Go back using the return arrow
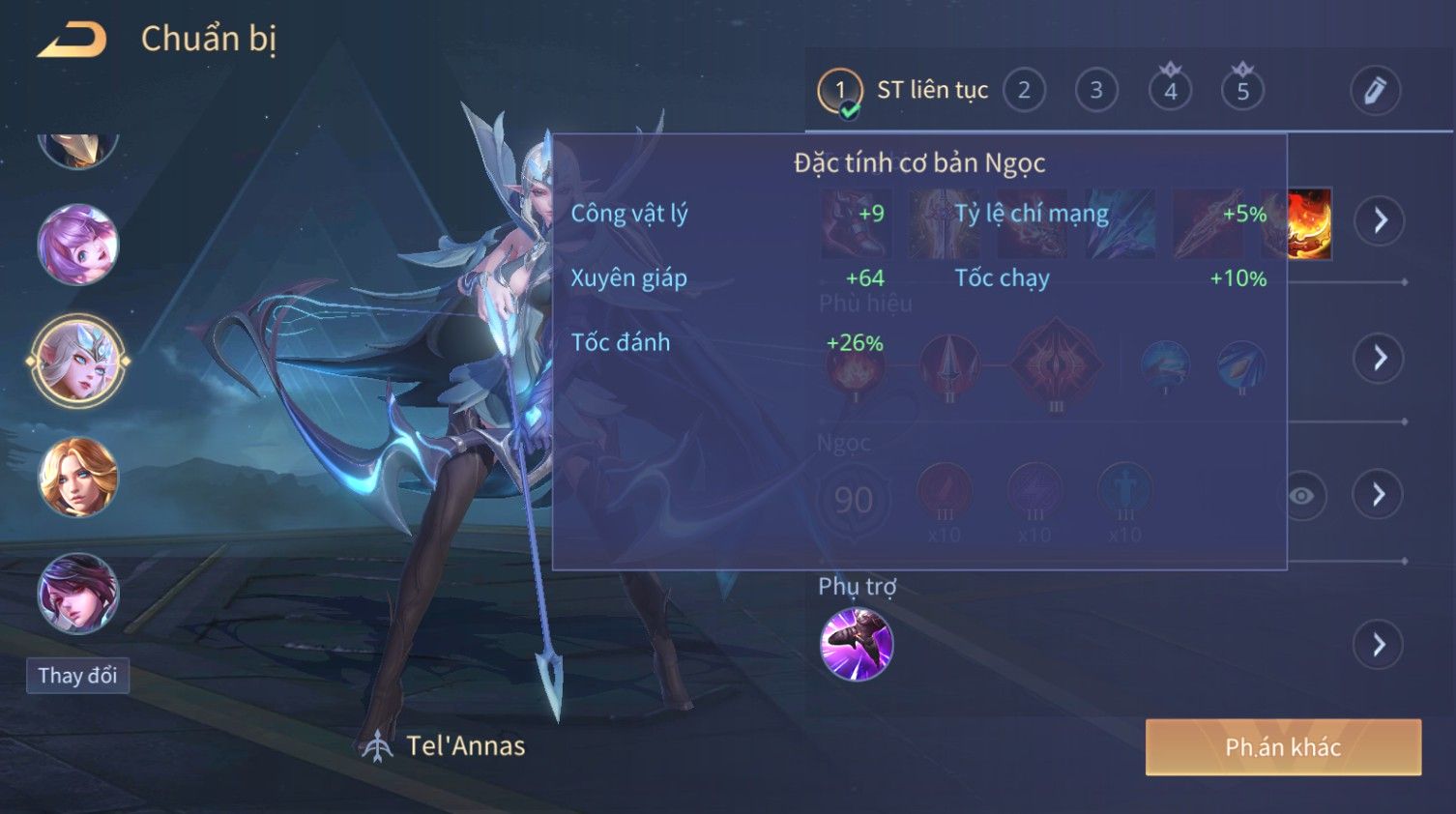 73,40
